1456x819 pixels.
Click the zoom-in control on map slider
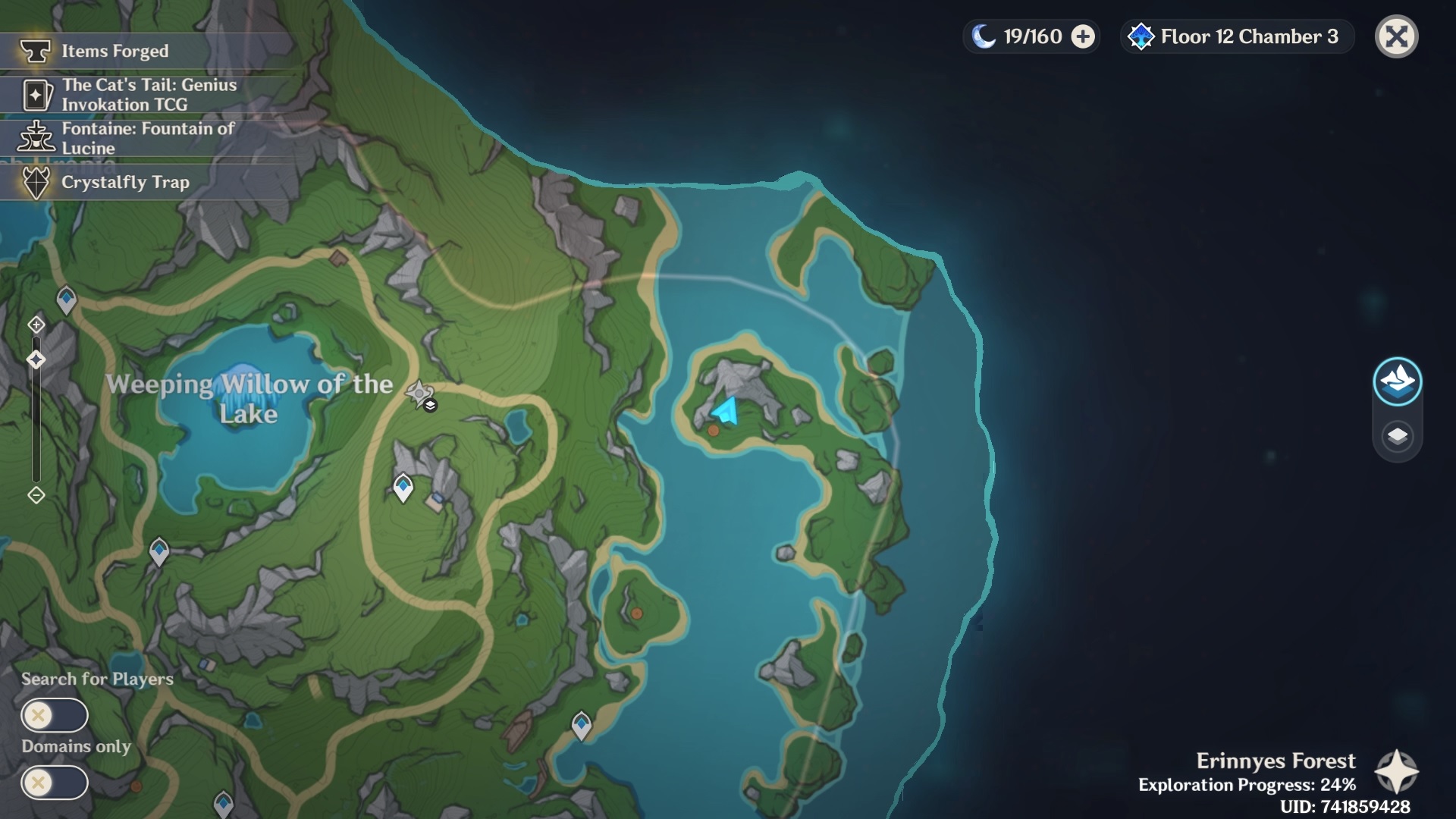[x=35, y=325]
